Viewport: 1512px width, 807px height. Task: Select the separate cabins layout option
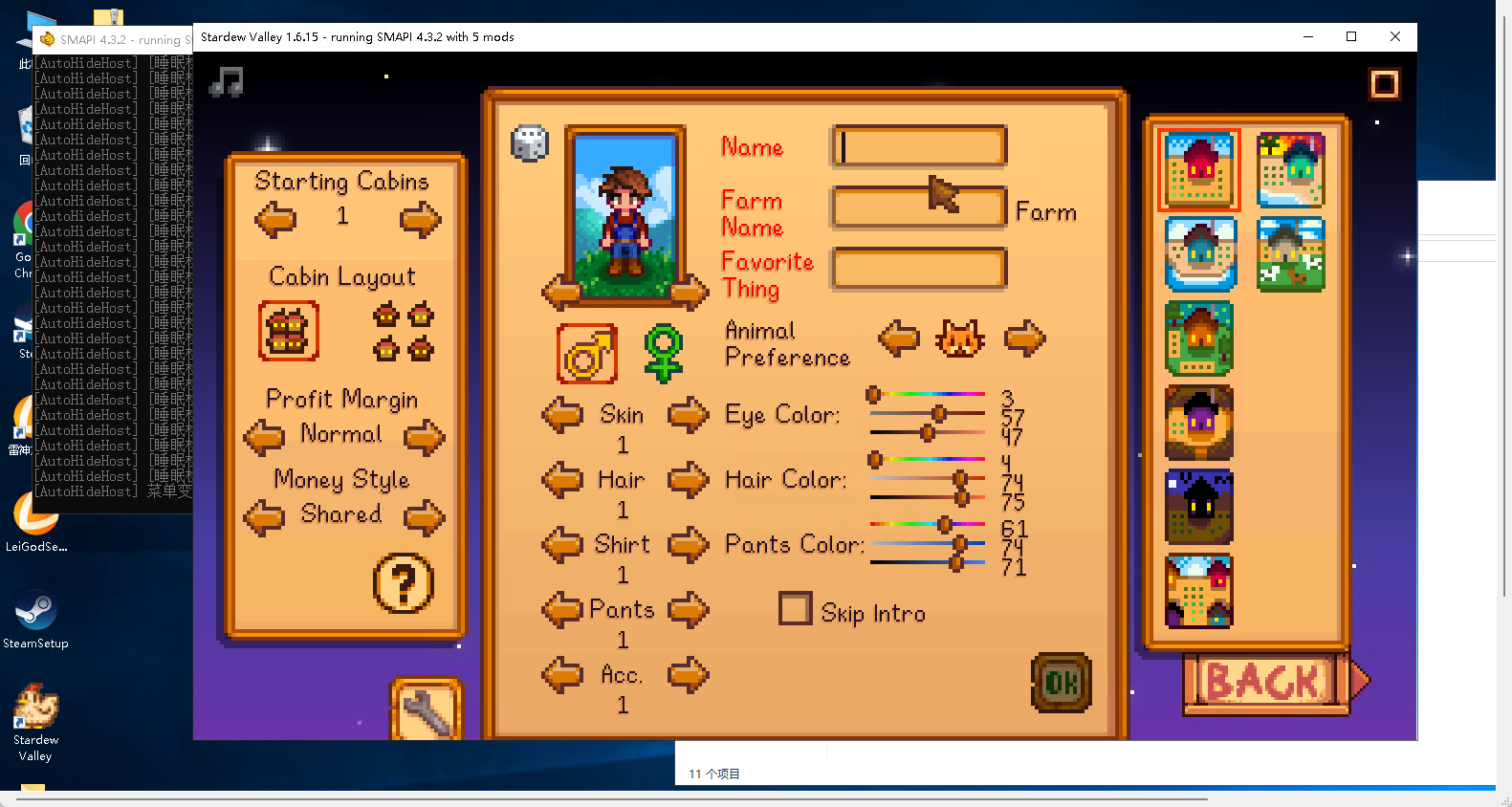[403, 332]
